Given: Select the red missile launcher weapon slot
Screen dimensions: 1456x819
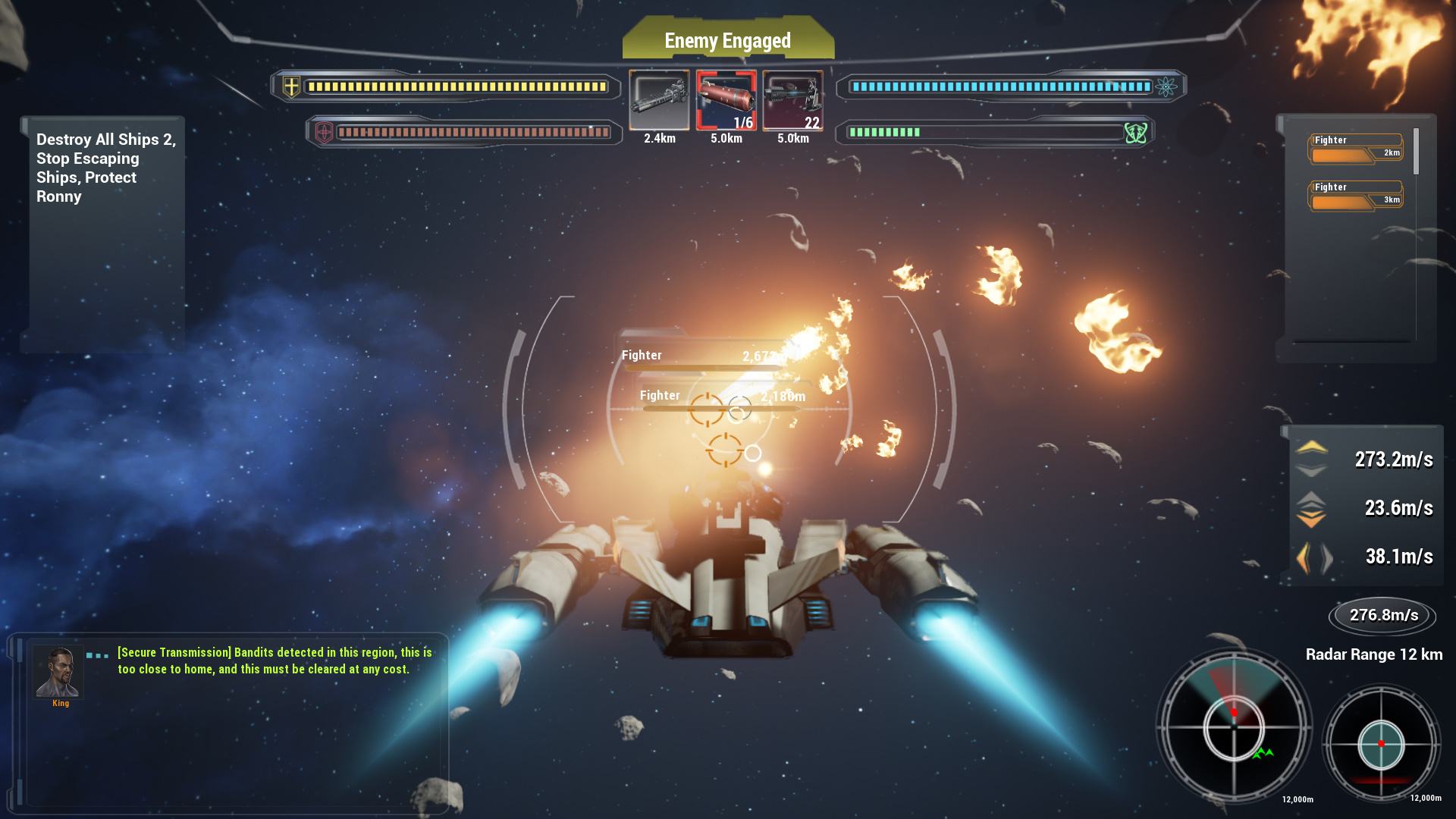Looking at the screenshot, I should 726,100.
